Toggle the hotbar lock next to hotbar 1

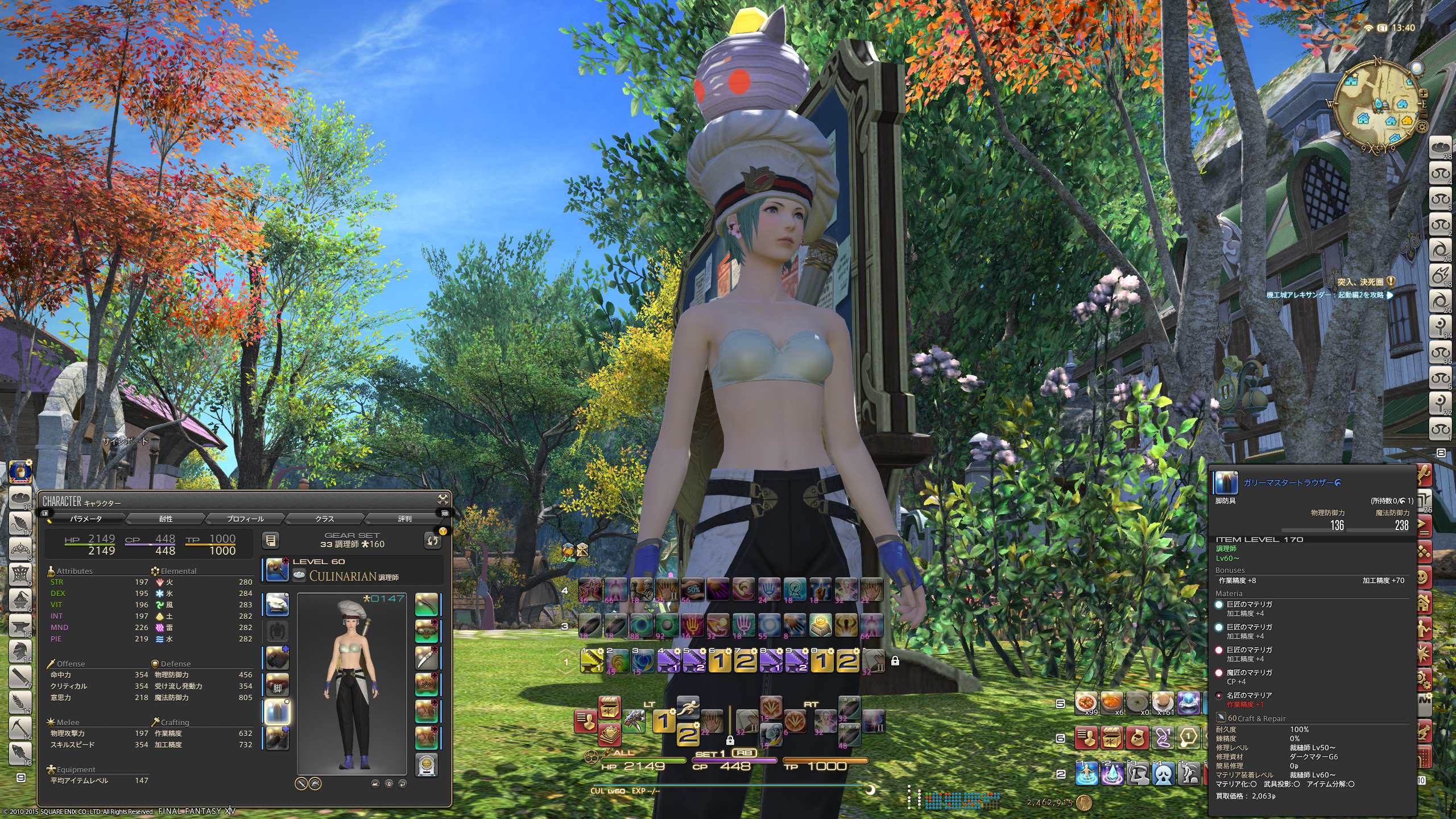pos(895,661)
